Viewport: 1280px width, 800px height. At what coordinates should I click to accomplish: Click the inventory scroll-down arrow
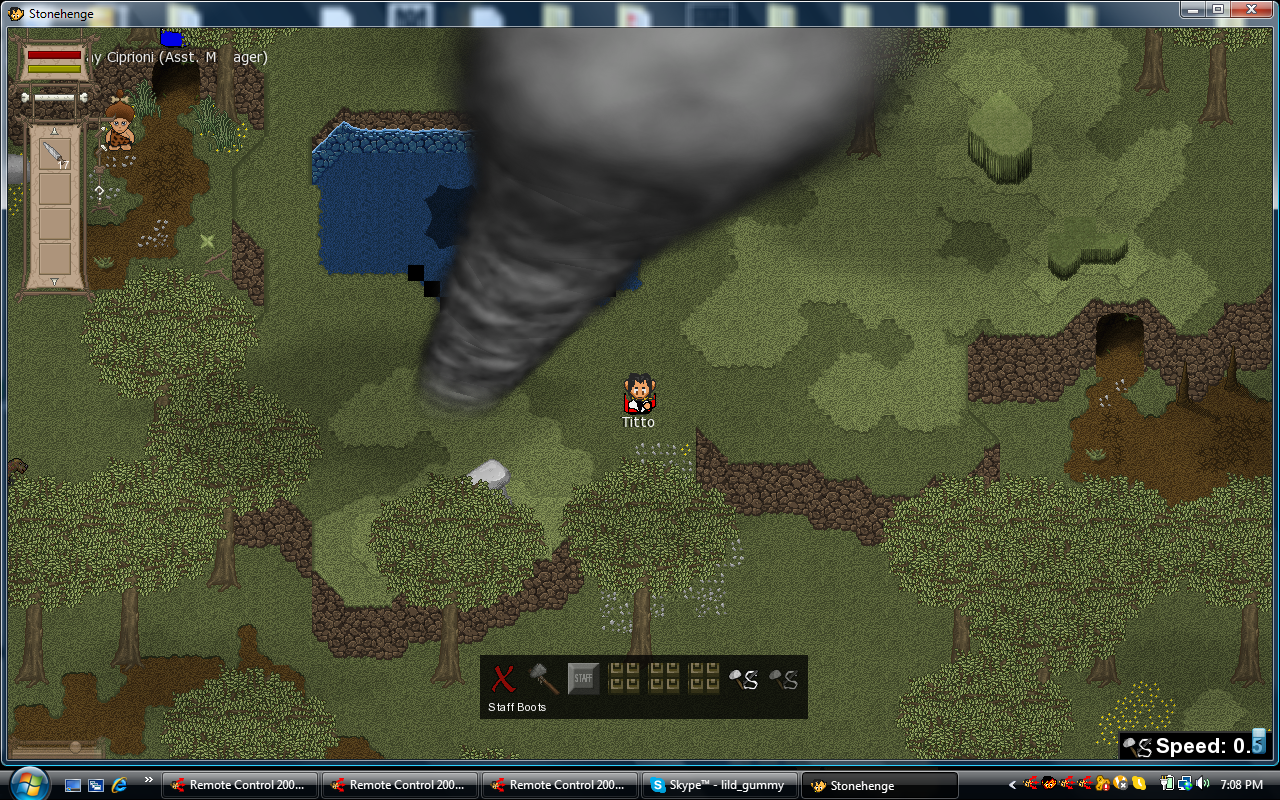point(54,281)
